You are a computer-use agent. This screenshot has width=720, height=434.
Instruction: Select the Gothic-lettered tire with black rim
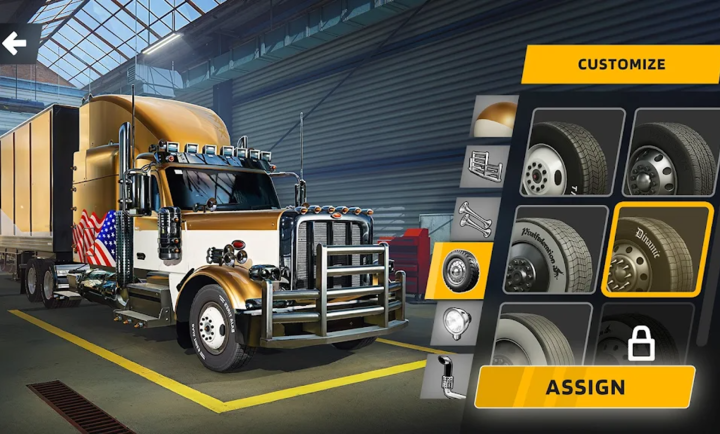pyautogui.click(x=560, y=250)
